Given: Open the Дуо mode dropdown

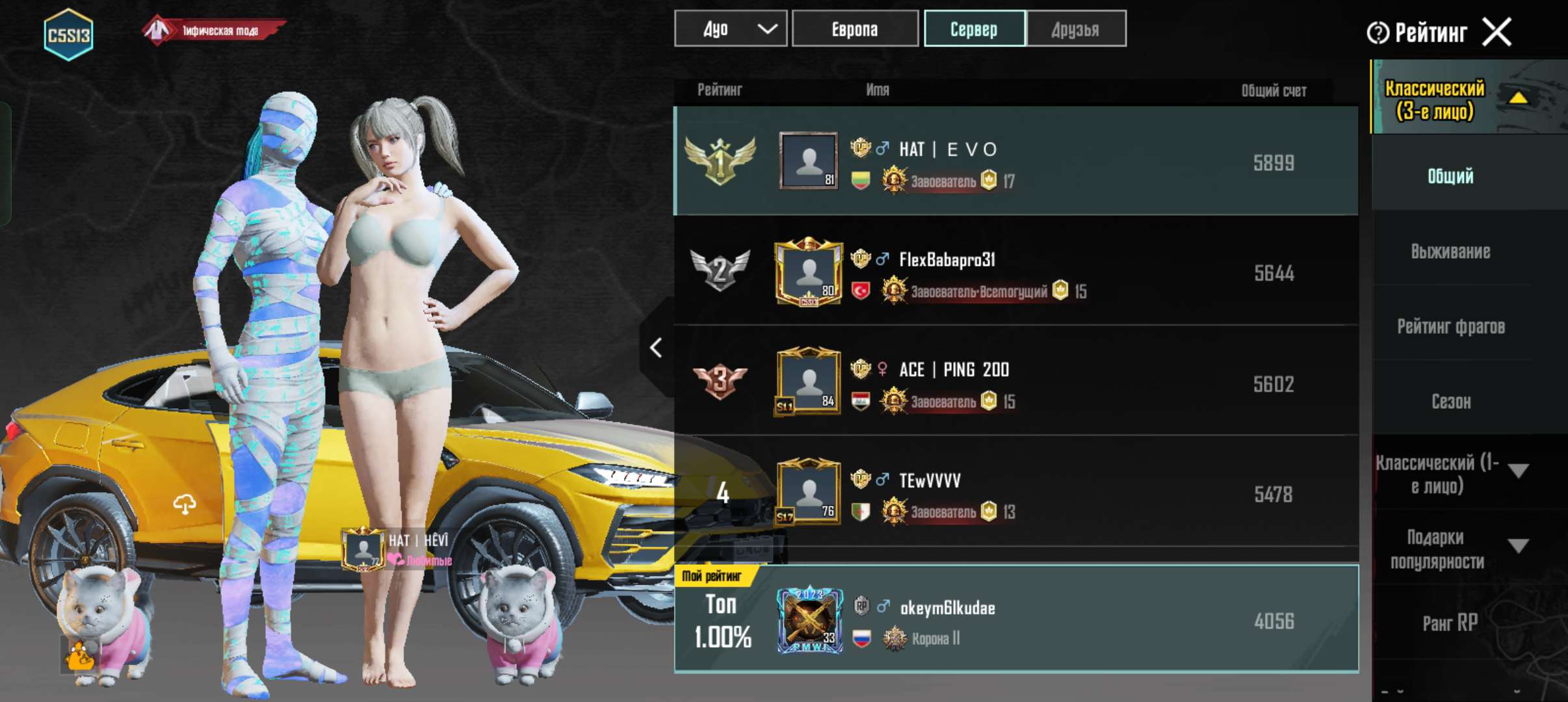Looking at the screenshot, I should pos(730,28).
